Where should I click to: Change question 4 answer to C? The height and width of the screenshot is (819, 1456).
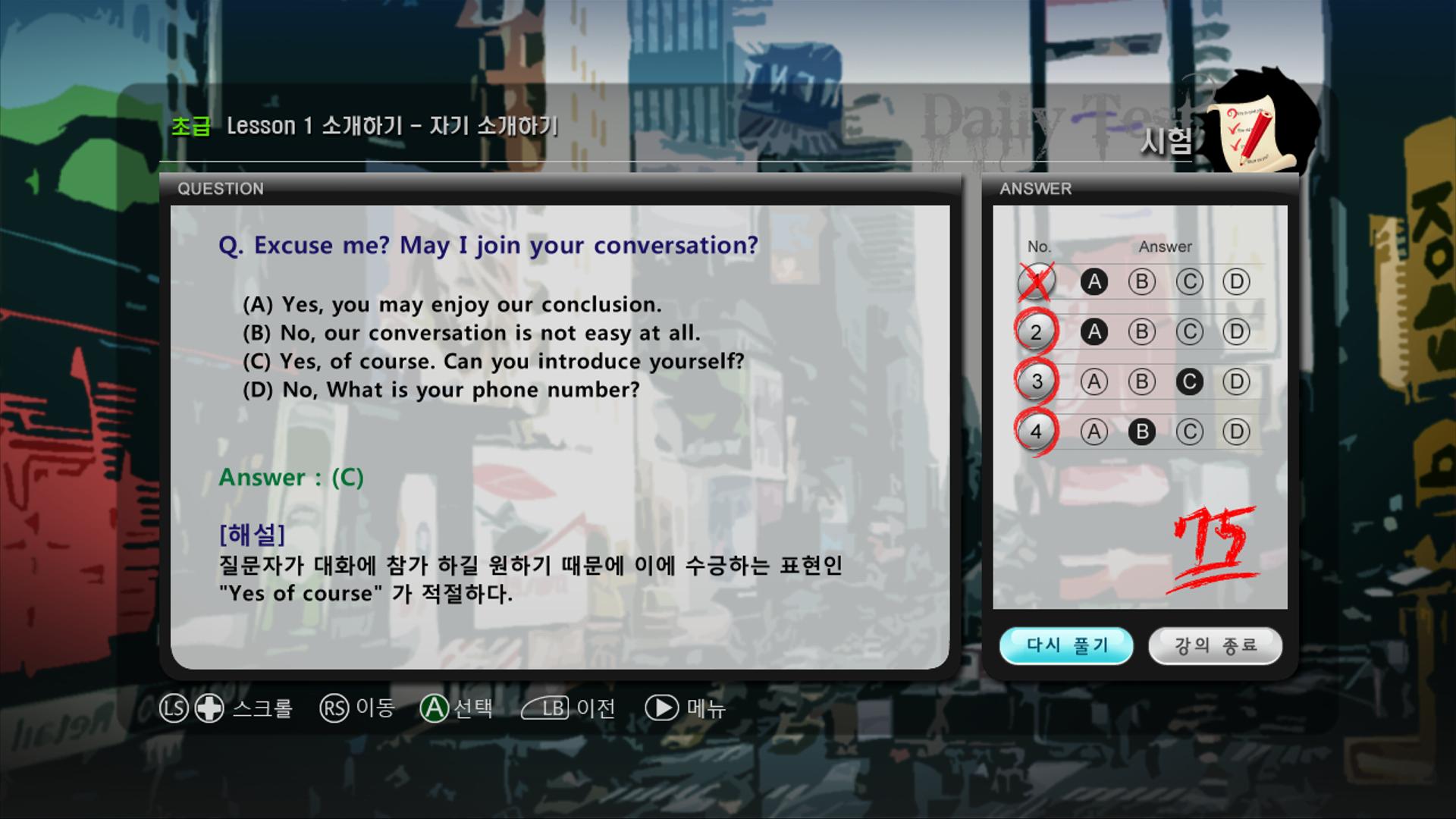pos(1191,432)
